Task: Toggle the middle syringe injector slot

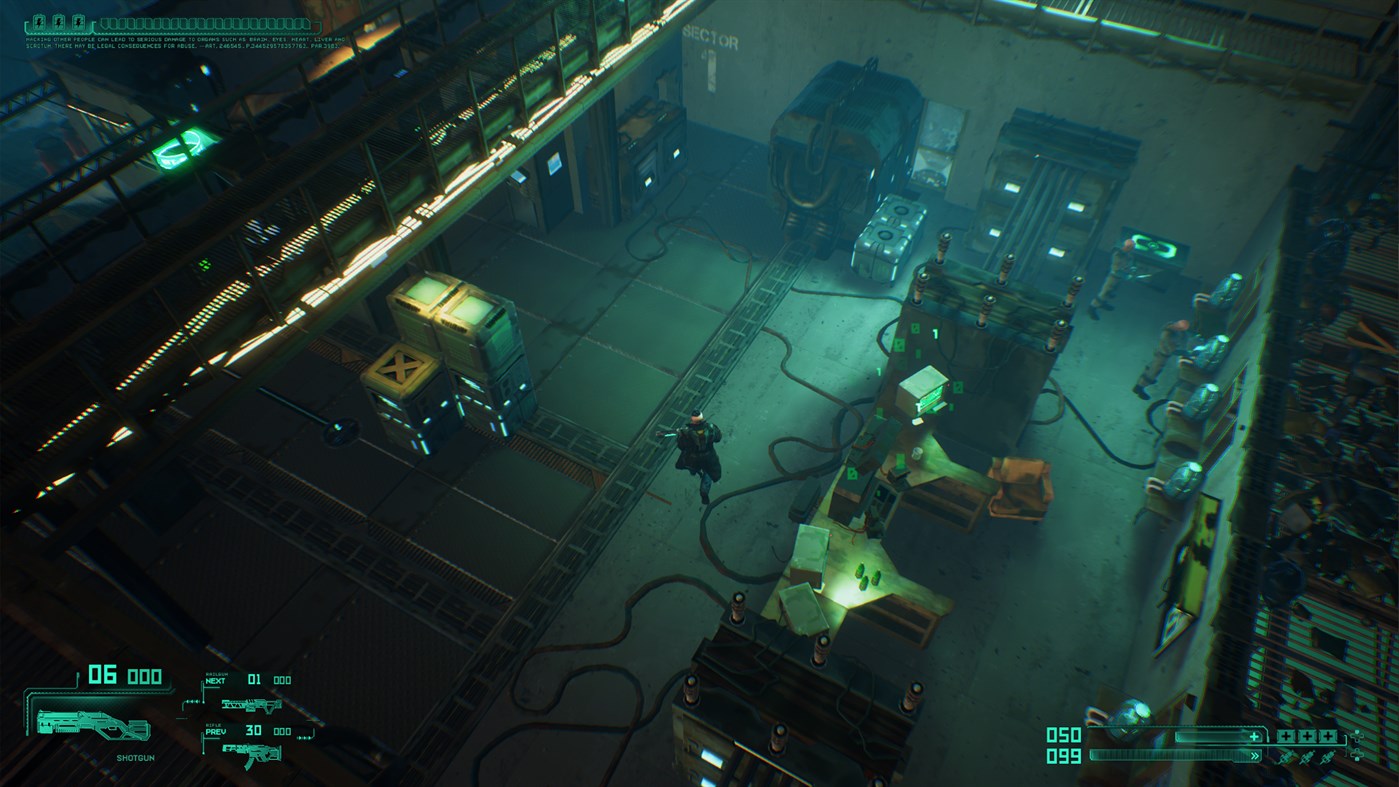Action: (1305, 756)
